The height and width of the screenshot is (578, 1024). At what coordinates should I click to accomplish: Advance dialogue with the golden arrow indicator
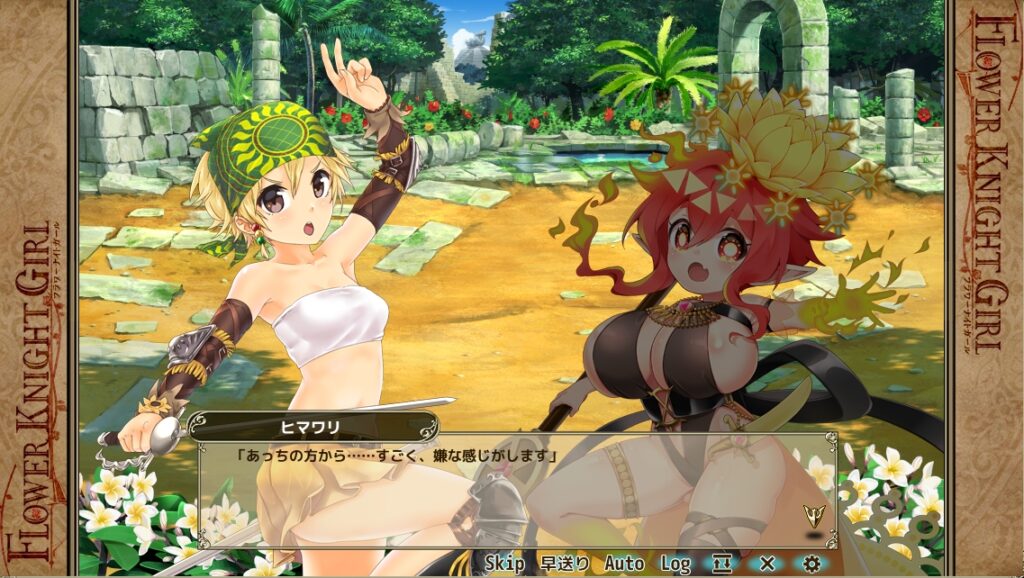pos(815,516)
